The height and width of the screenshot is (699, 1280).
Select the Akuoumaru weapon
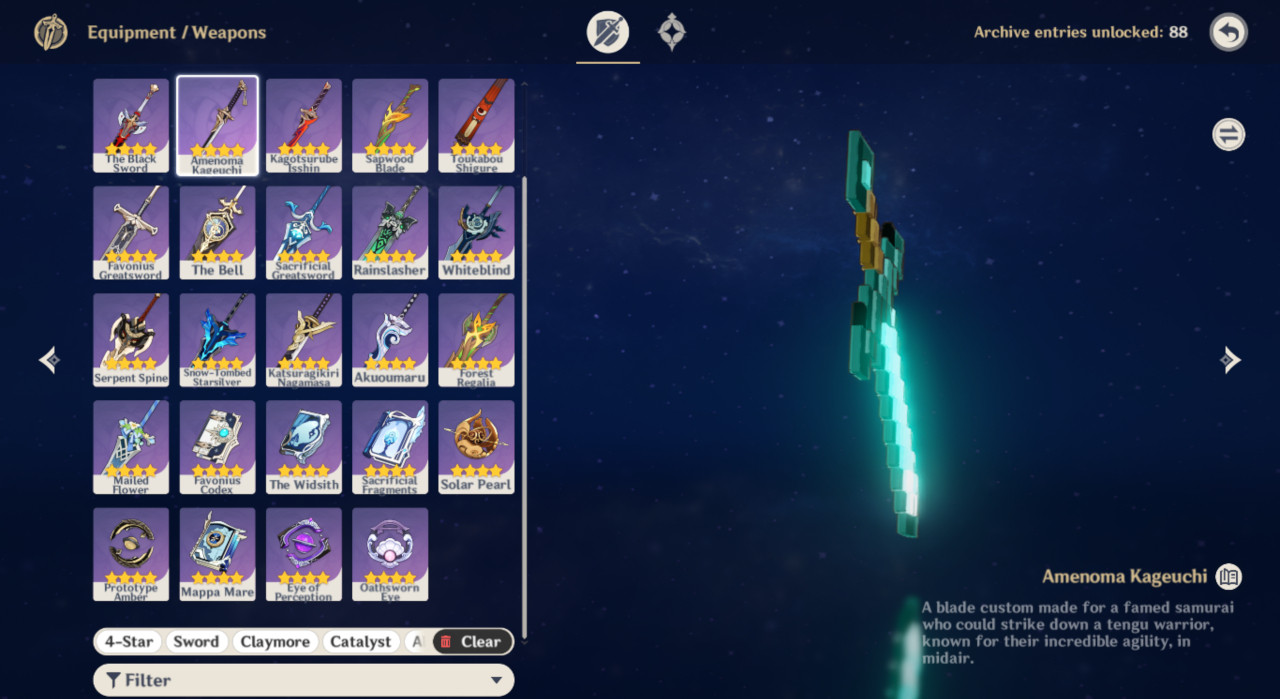390,339
